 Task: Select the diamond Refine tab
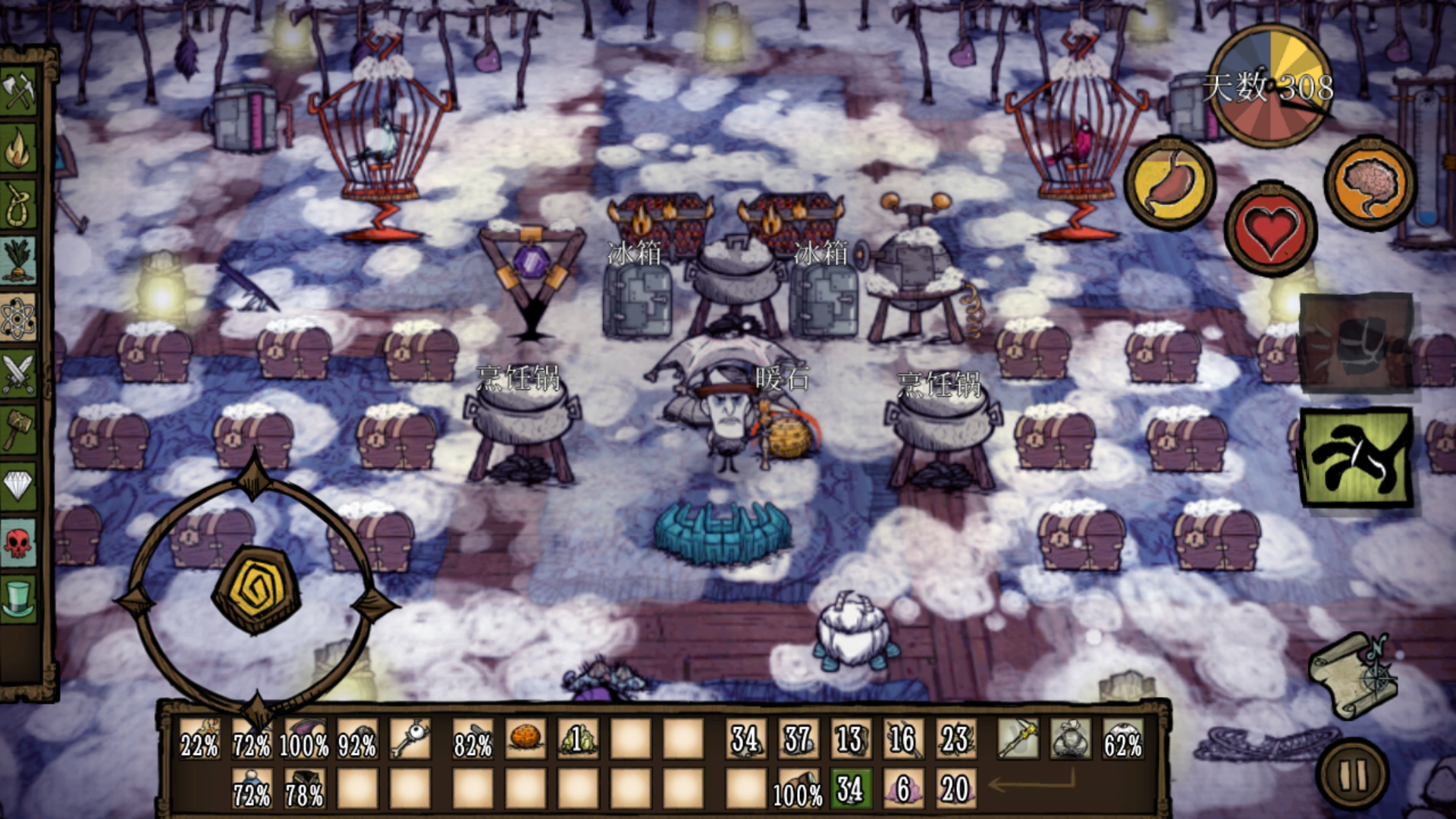click(x=19, y=485)
